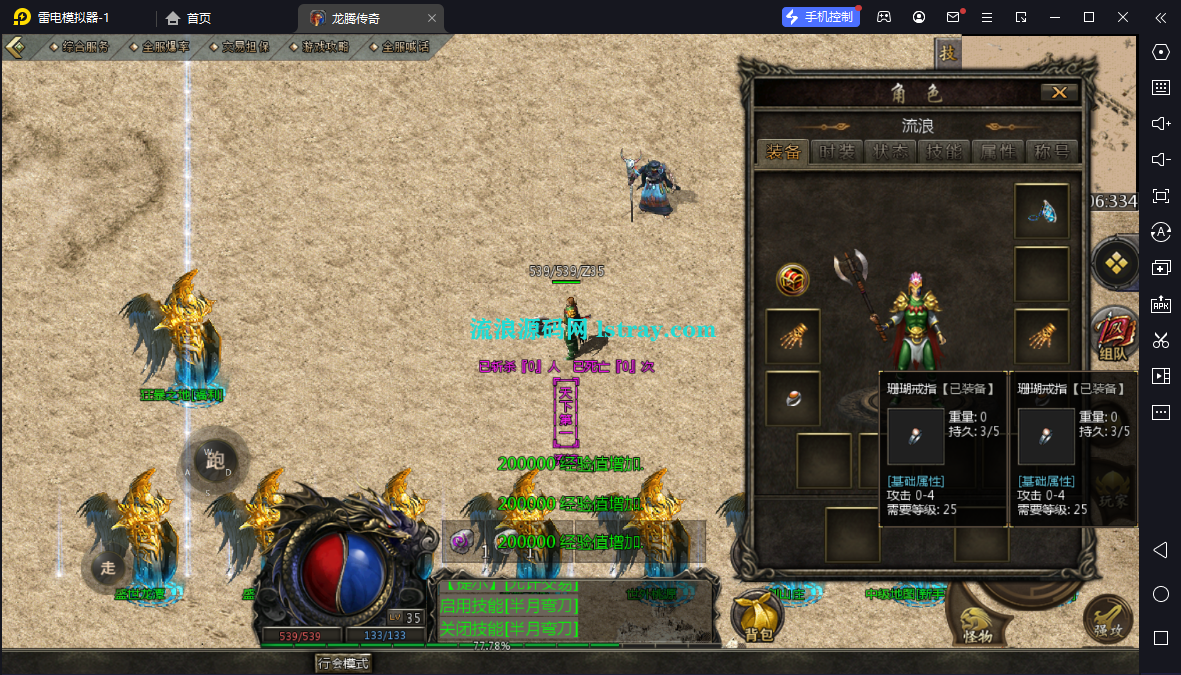Toggle the 行会模式 attack mode button

coord(343,662)
